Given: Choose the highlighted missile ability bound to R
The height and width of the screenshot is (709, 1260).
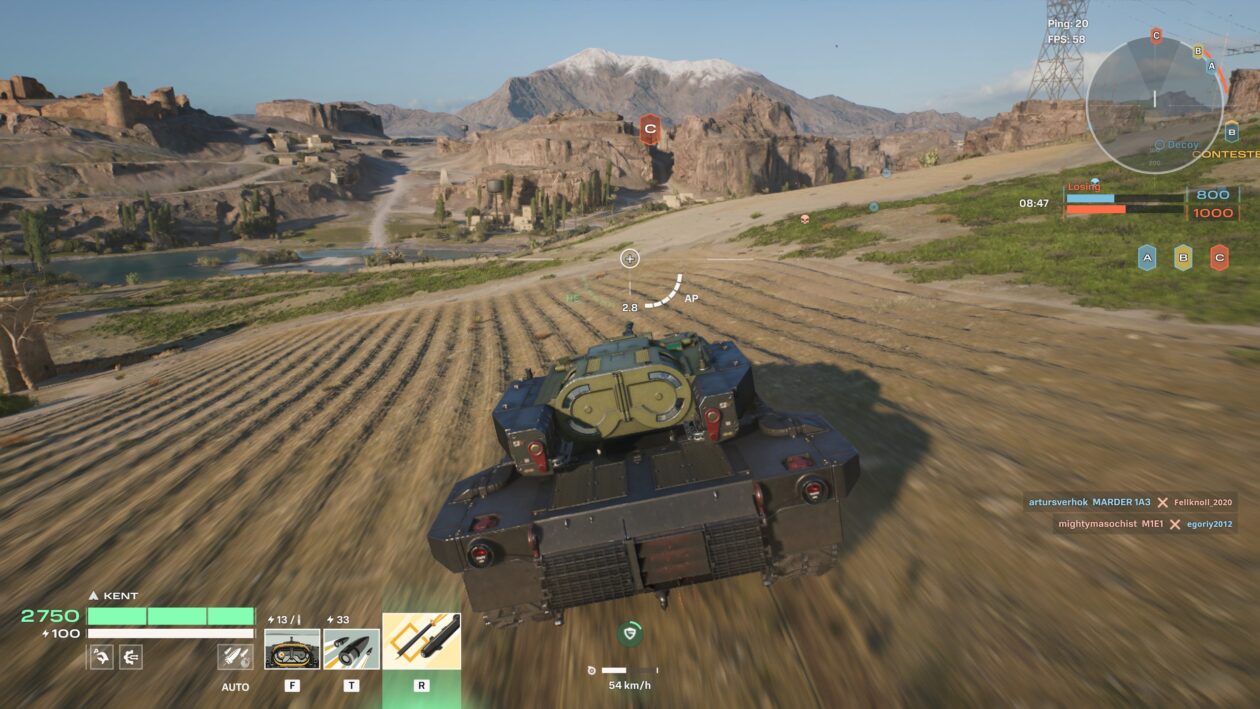Looking at the screenshot, I should pyautogui.click(x=421, y=641).
